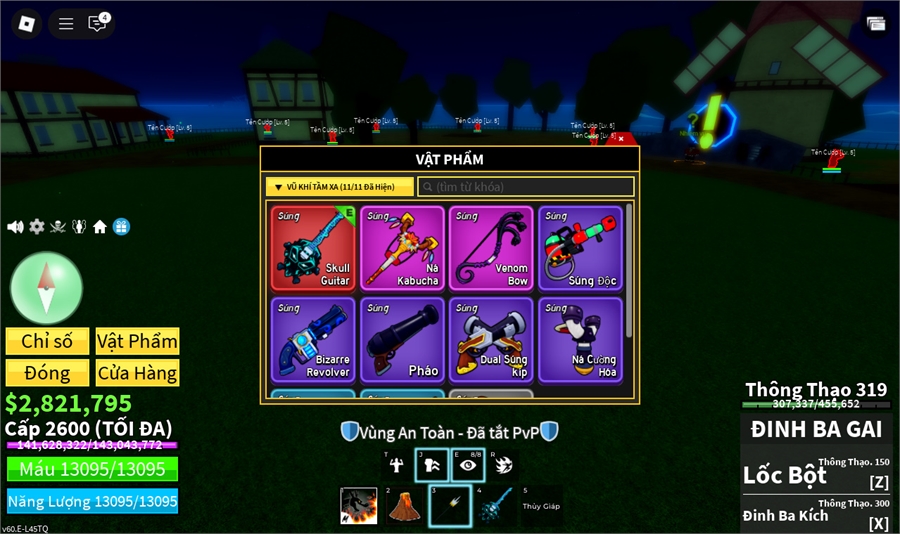Click the Đóng close button

click(47, 373)
